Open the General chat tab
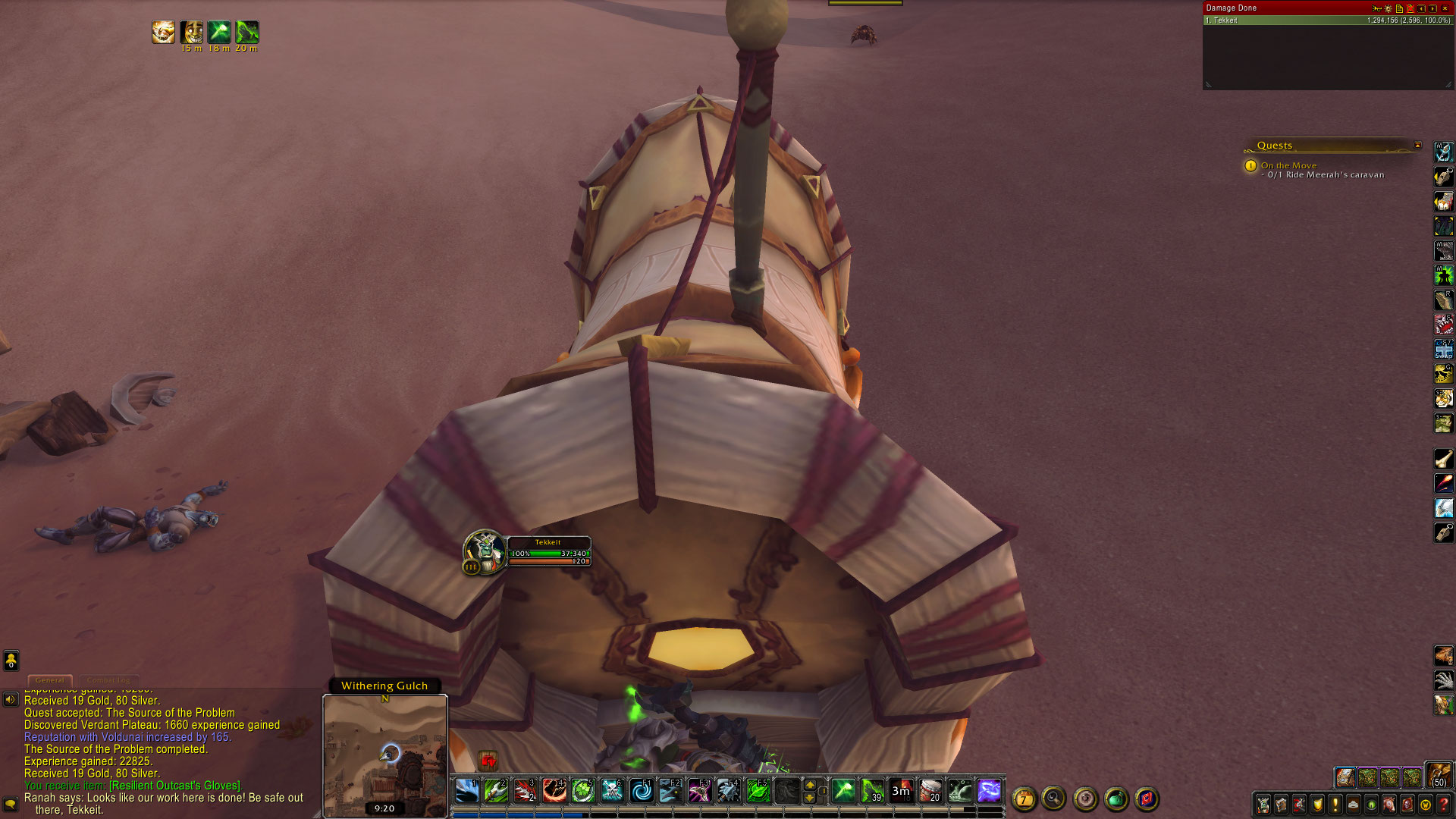The image size is (1456, 819). pyautogui.click(x=50, y=680)
